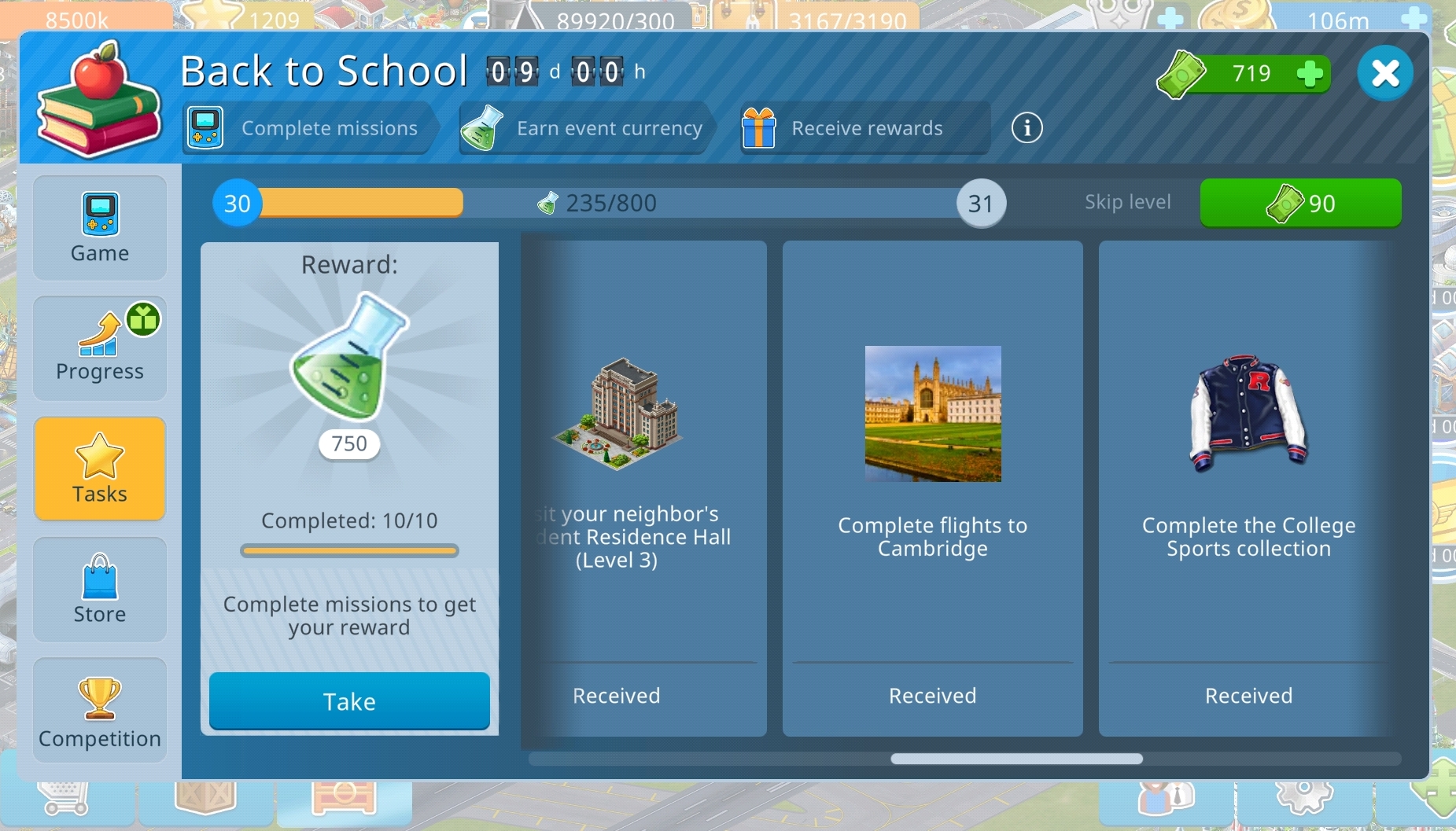Select the College Sports collection task card
This screenshot has width=1456, height=831.
[1248, 487]
